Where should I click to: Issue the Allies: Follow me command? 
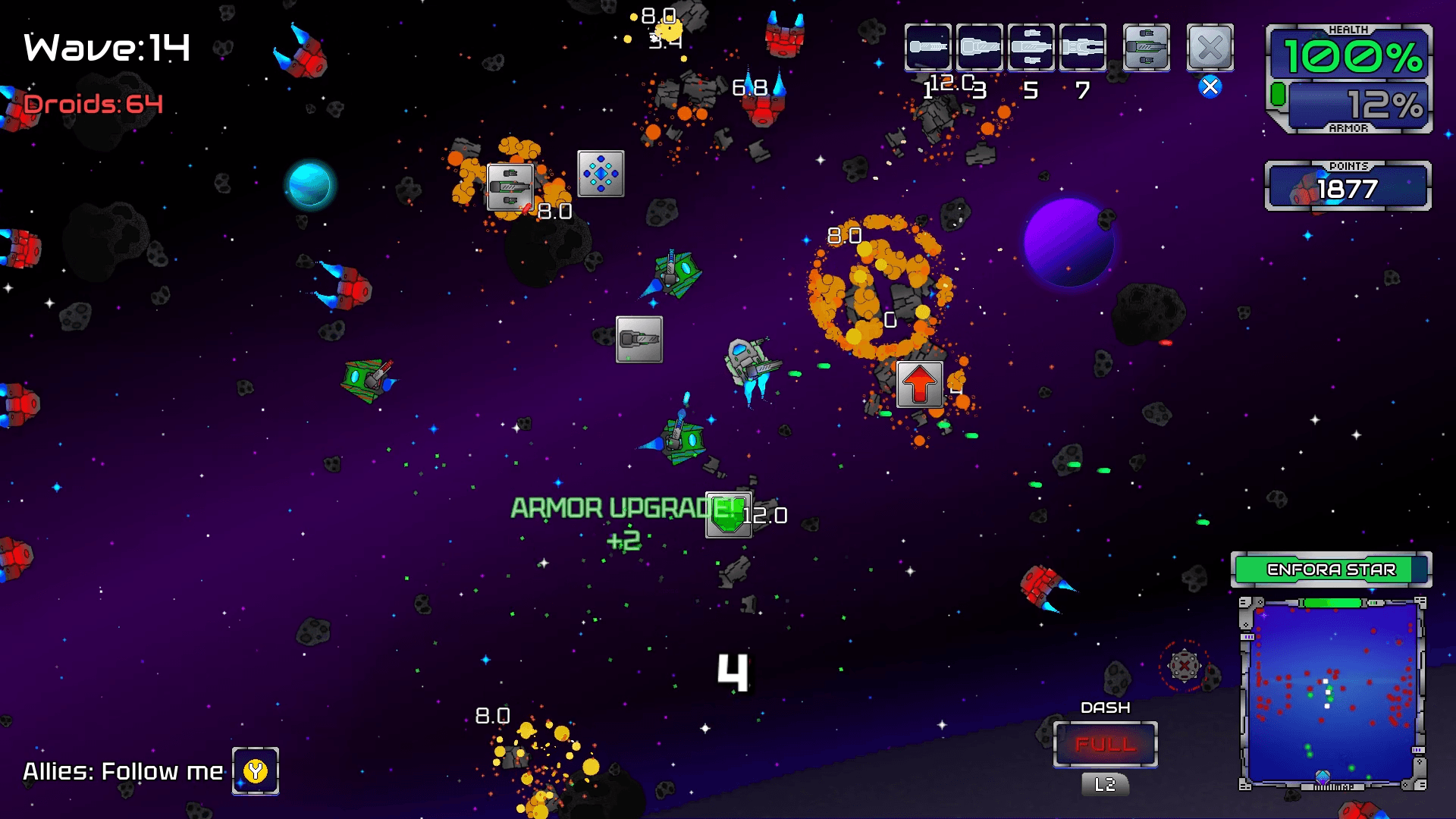coord(256,771)
